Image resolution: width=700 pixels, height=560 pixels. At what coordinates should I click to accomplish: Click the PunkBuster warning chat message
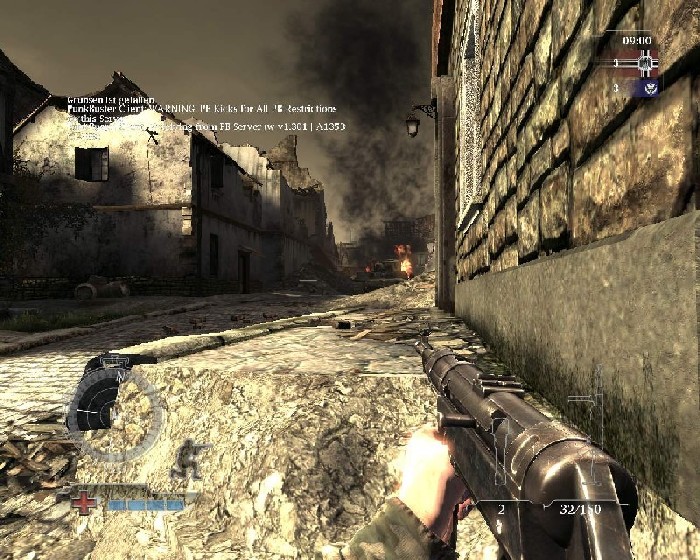[201, 108]
